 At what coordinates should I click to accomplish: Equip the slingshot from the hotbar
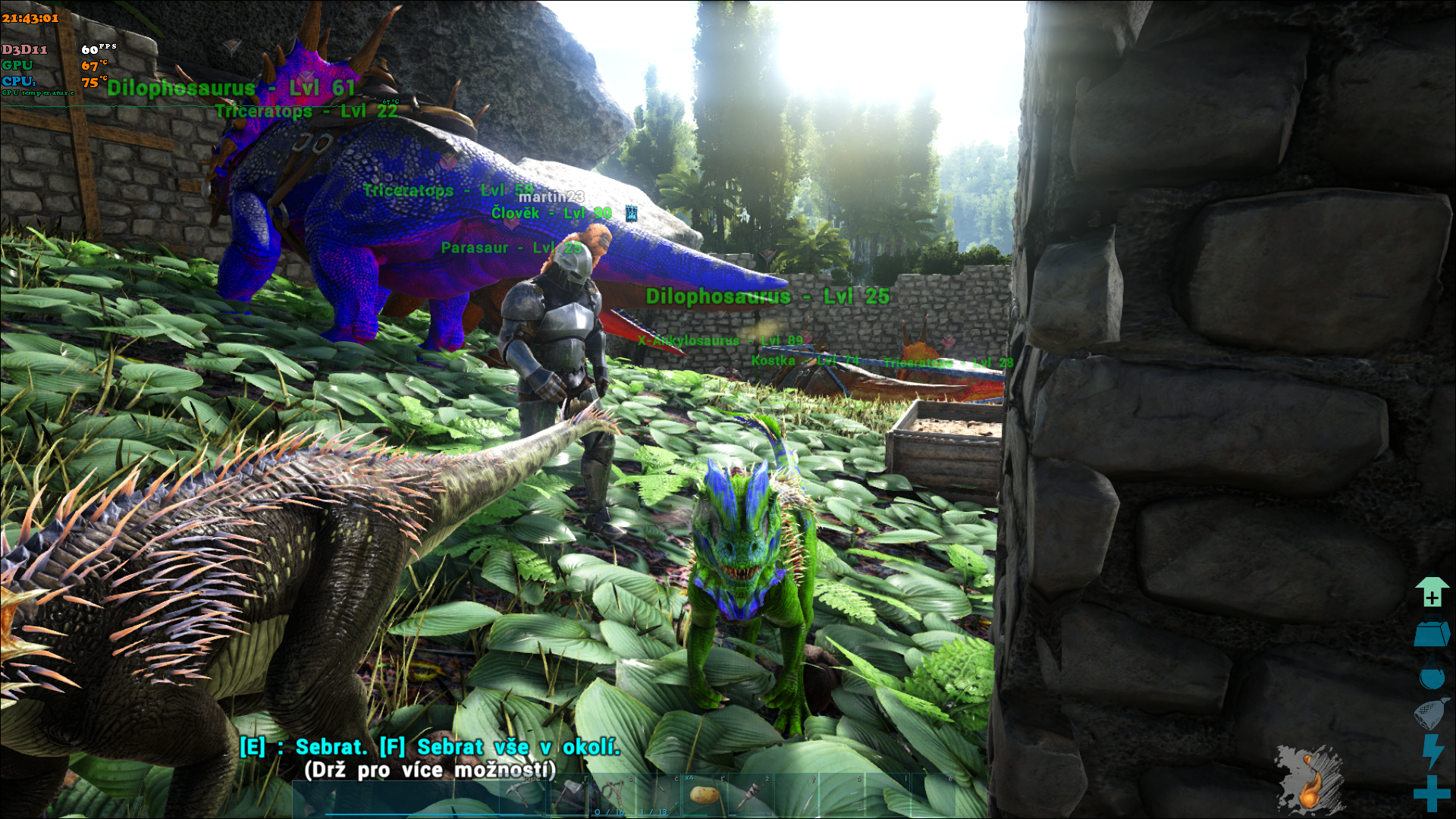(612, 795)
